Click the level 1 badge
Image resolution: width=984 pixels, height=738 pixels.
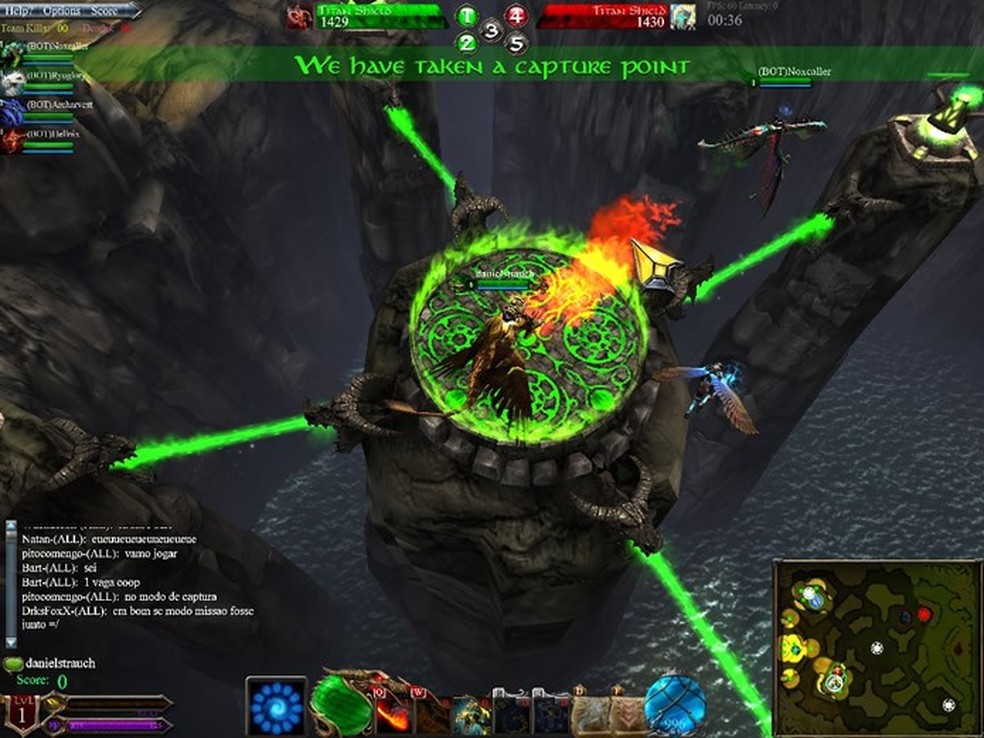click(x=20, y=715)
